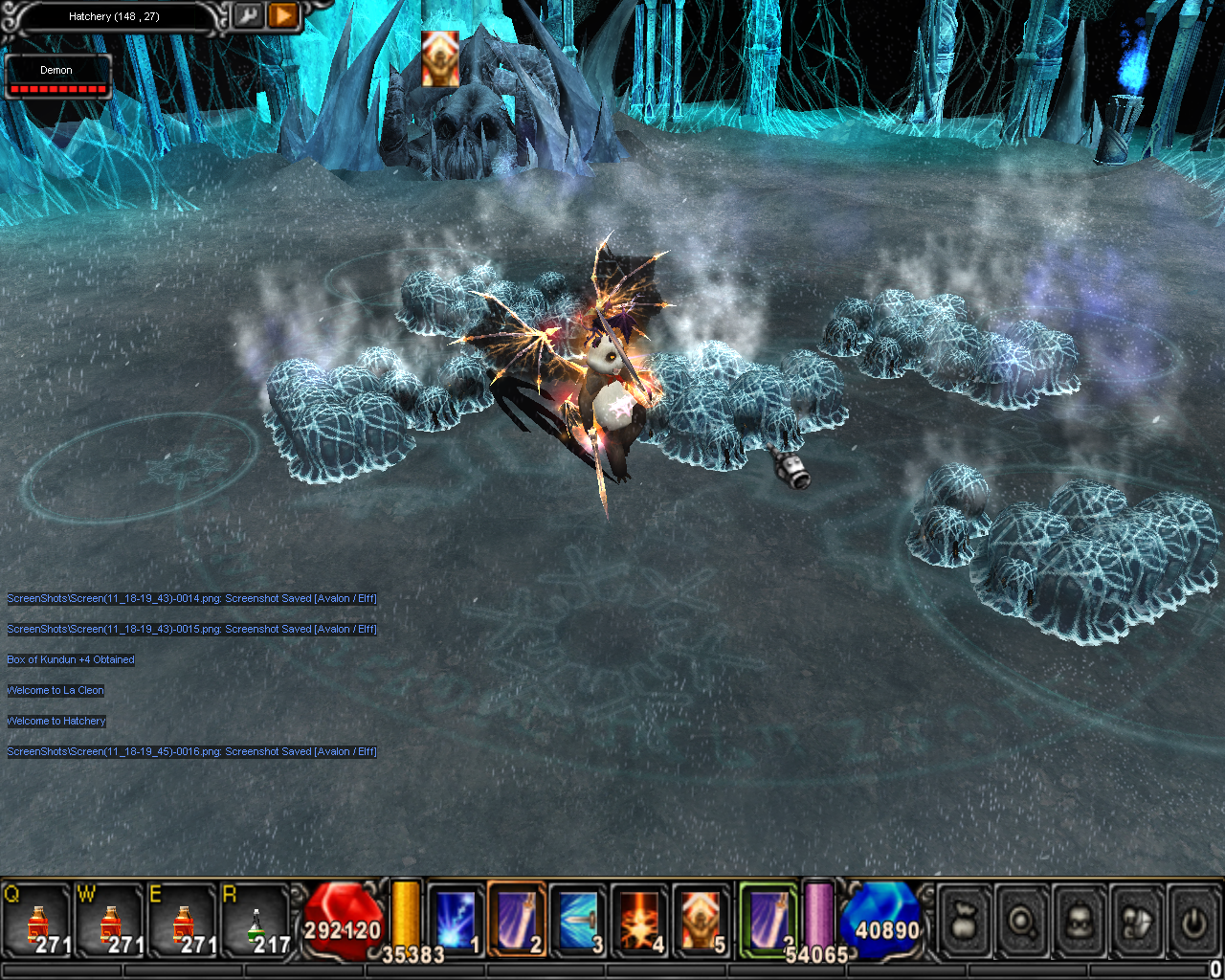Click the Box of Kundun +4 Obtained message
The width and height of the screenshot is (1225, 980).
(x=71, y=659)
